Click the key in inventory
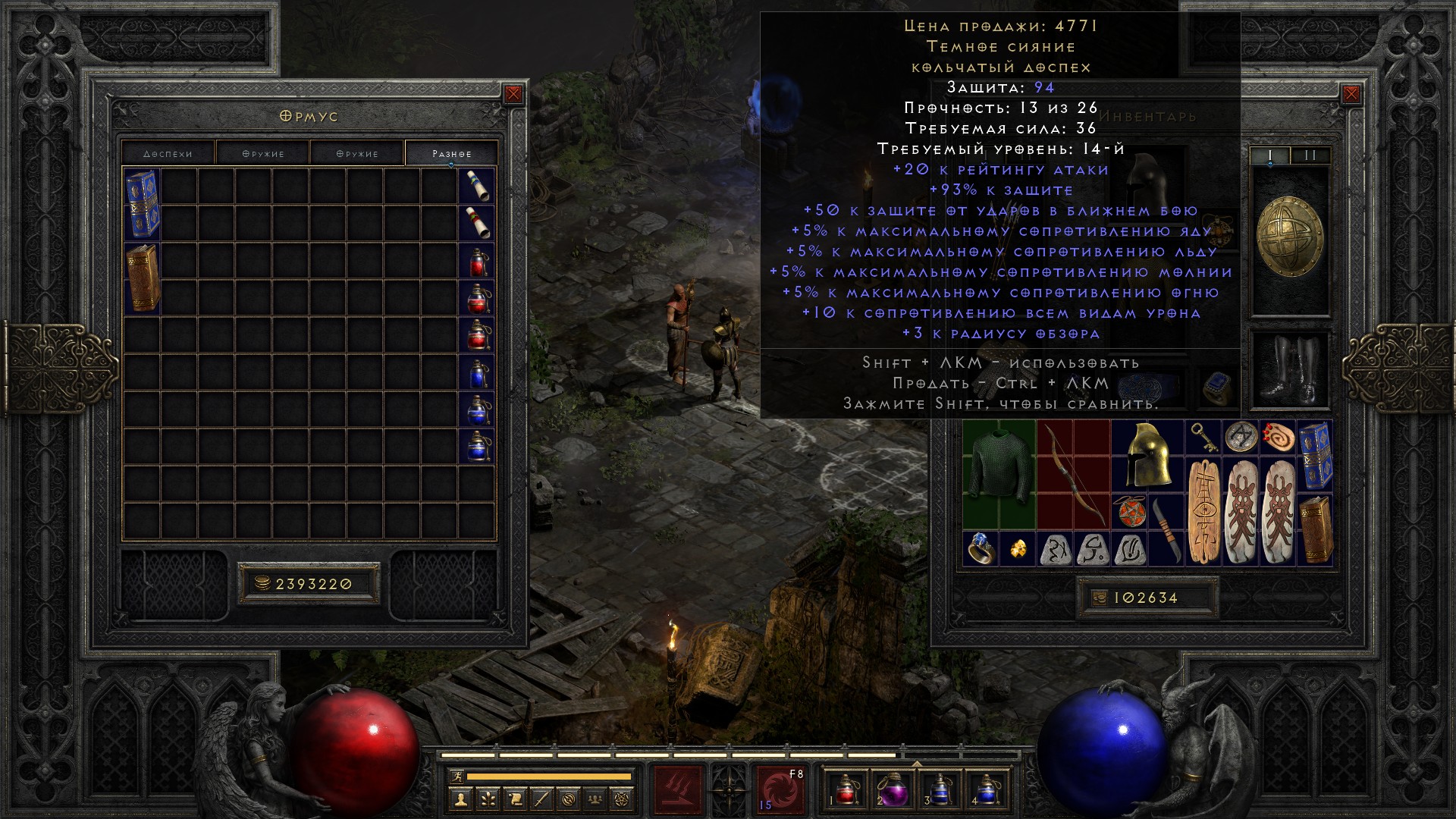This screenshot has width=1456, height=819. (1203, 438)
